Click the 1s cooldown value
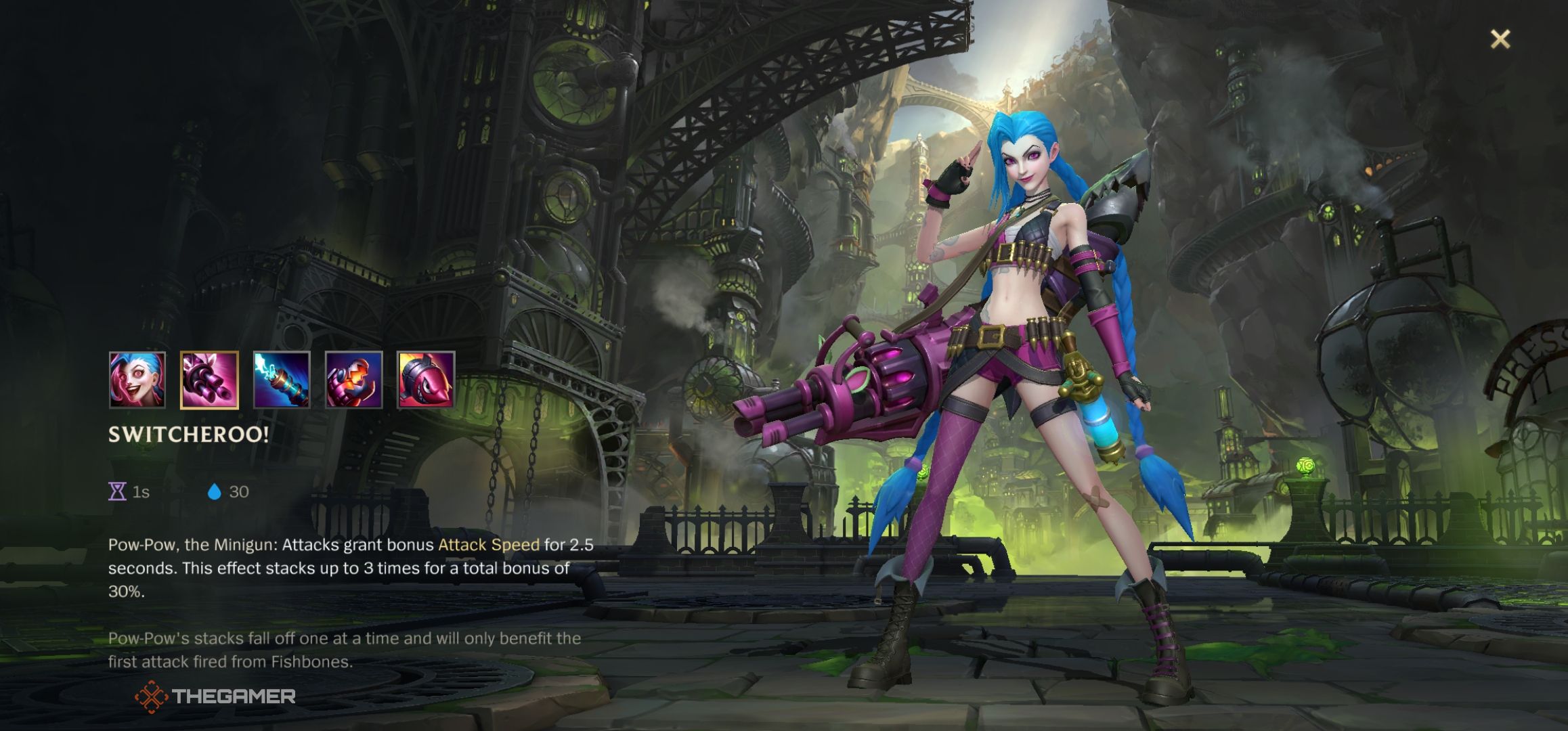1568x731 pixels. coord(140,492)
